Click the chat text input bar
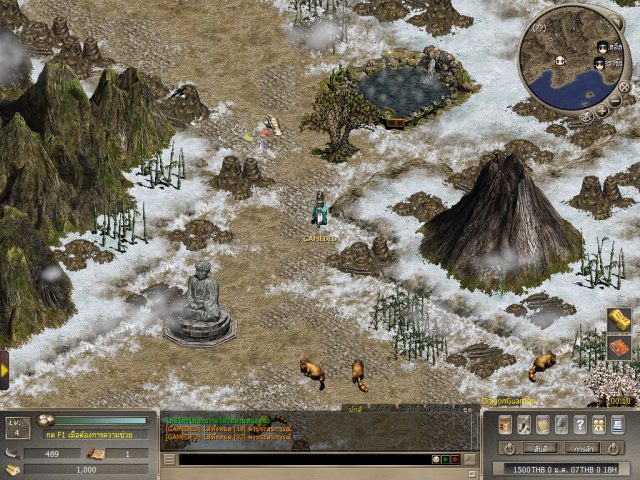The image size is (640, 480). pos(300,459)
